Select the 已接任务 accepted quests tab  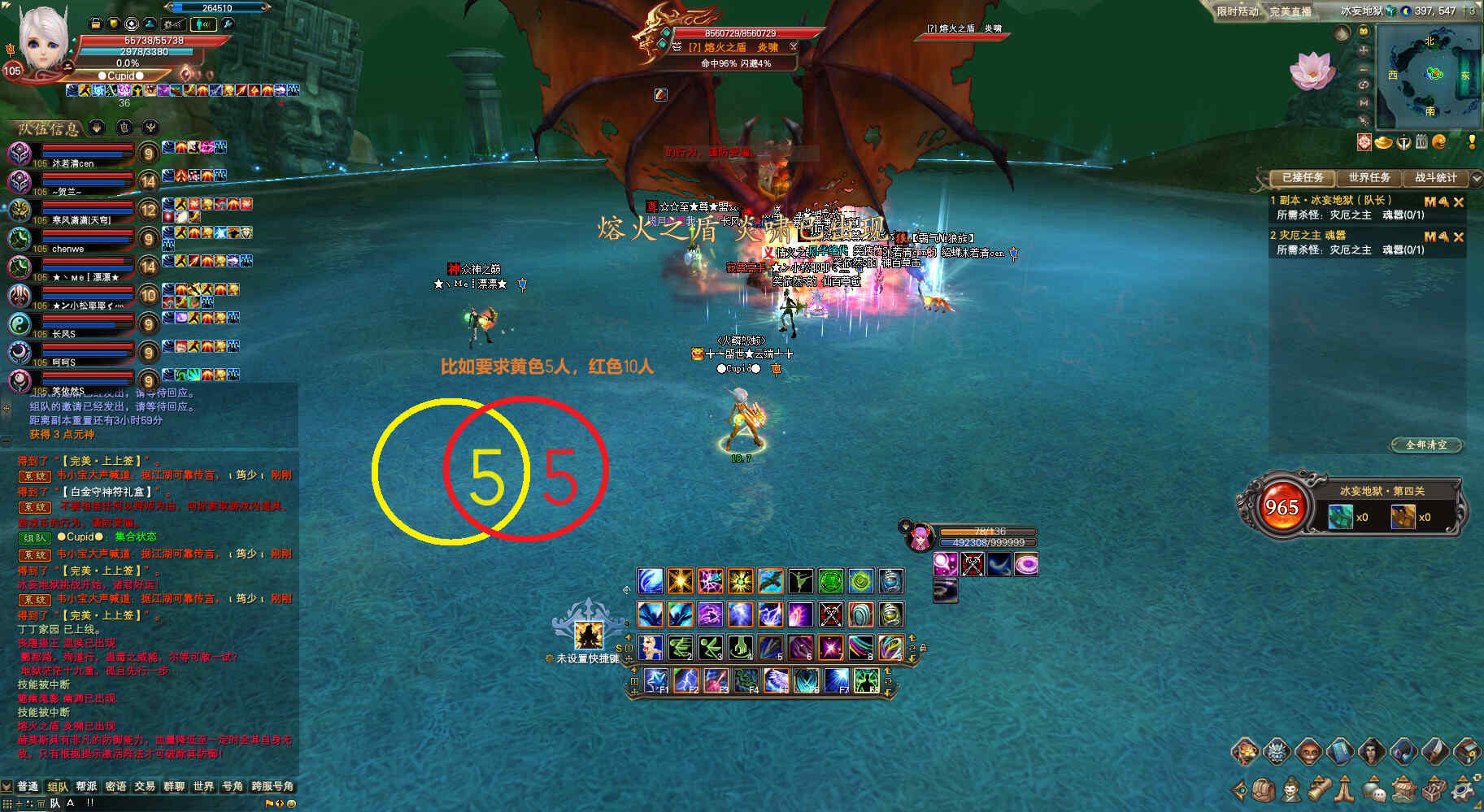coord(1303,177)
